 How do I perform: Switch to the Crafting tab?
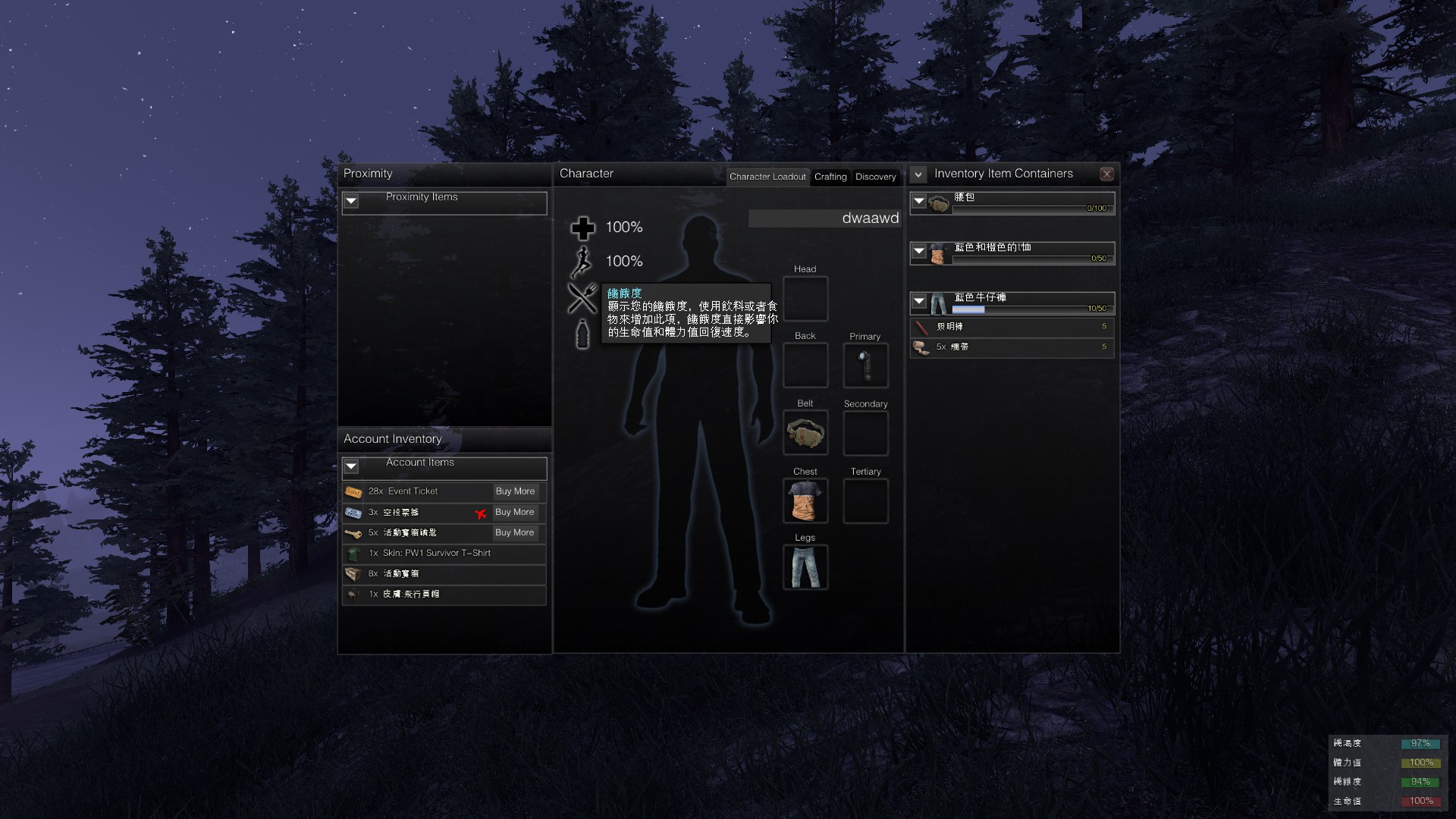[x=830, y=177]
